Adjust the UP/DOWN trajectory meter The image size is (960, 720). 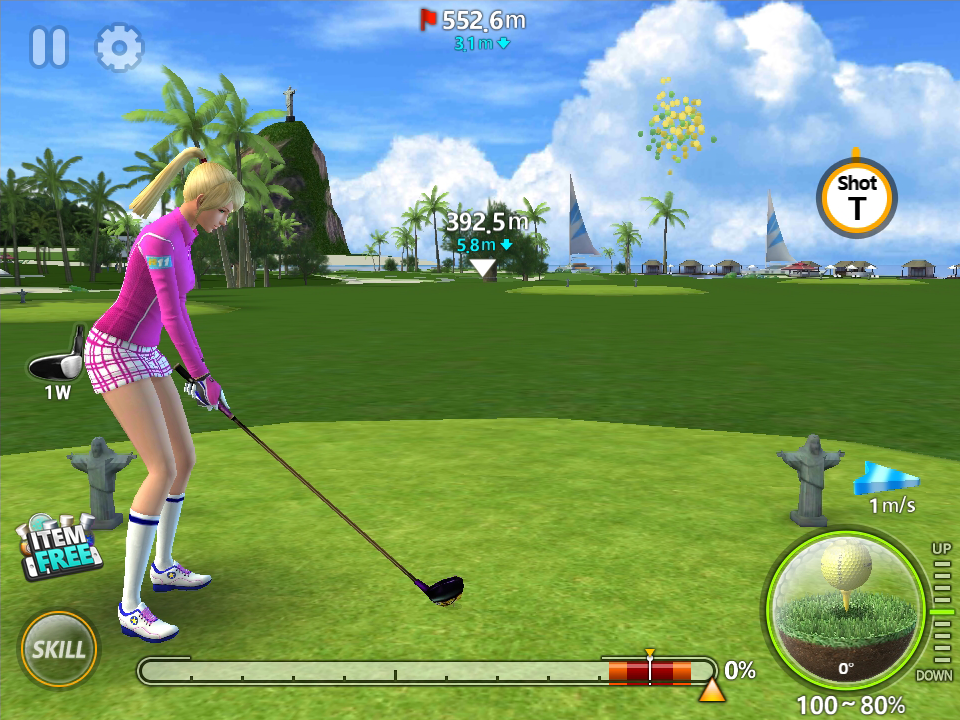click(941, 611)
